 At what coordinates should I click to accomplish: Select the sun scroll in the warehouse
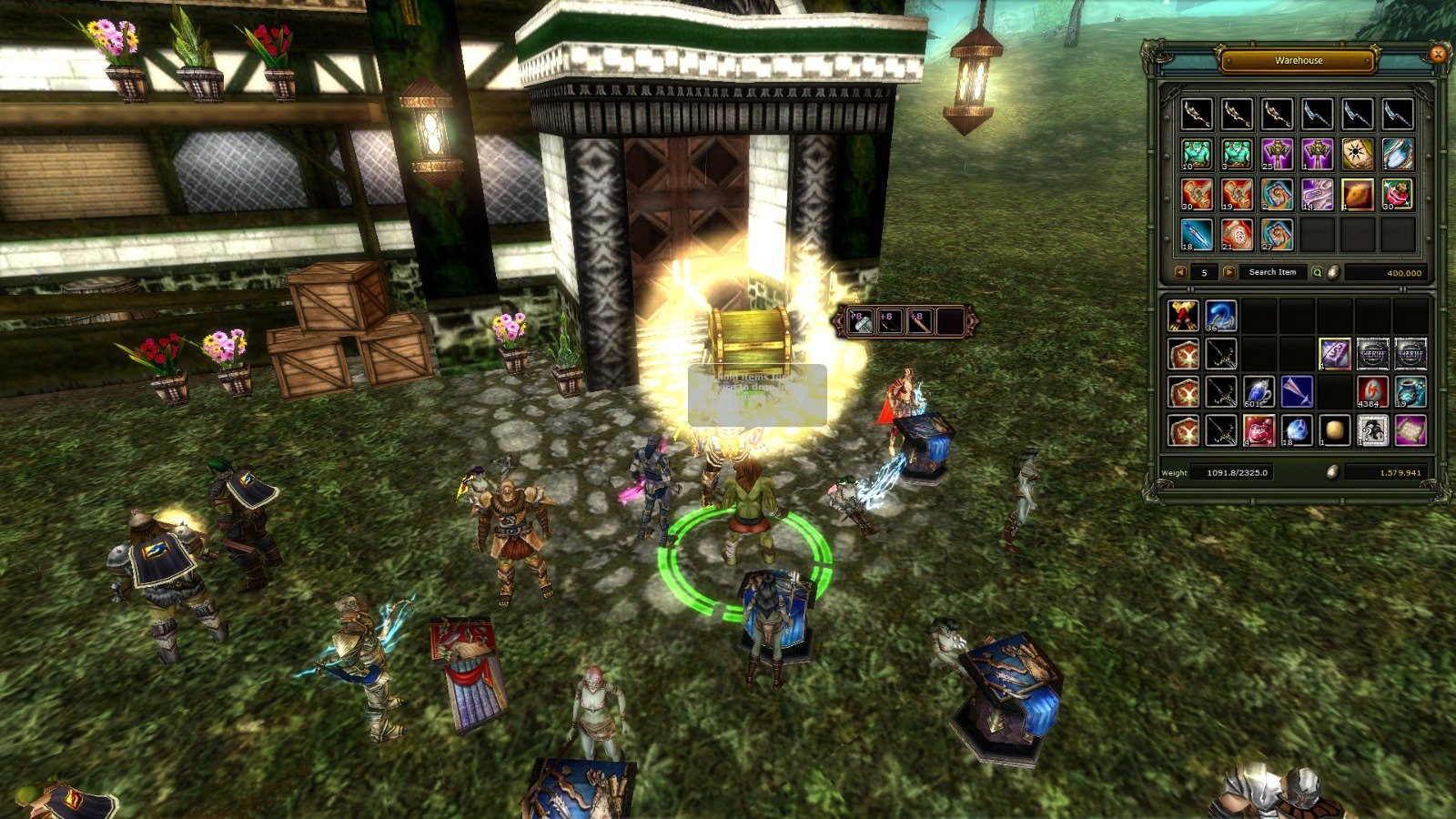[1358, 155]
